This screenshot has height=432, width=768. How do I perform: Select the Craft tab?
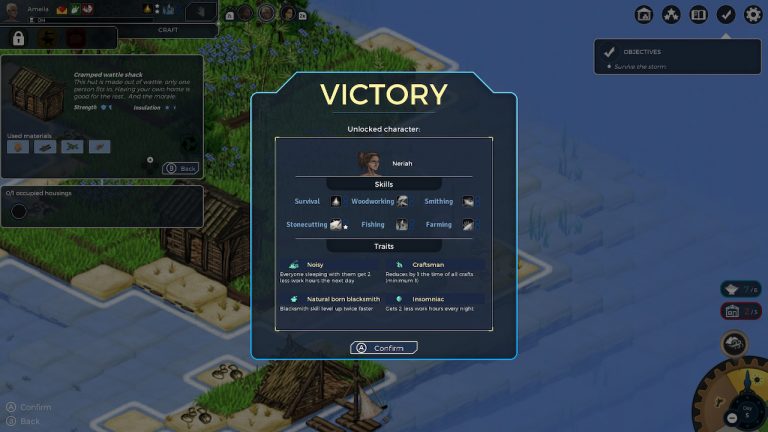tap(168, 30)
